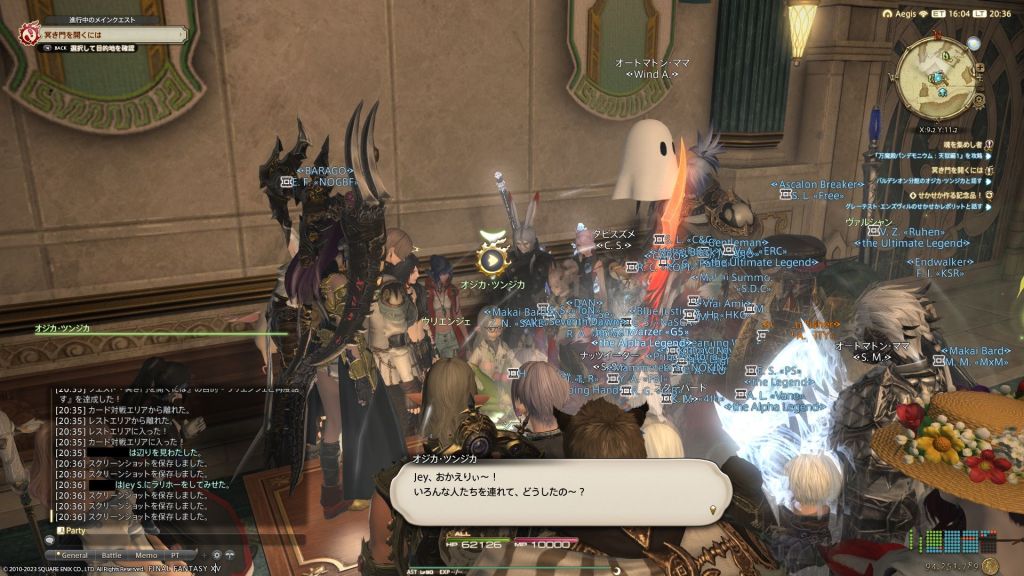Switch to the Battle chat tab
This screenshot has height=576, width=1024.
[x=111, y=554]
